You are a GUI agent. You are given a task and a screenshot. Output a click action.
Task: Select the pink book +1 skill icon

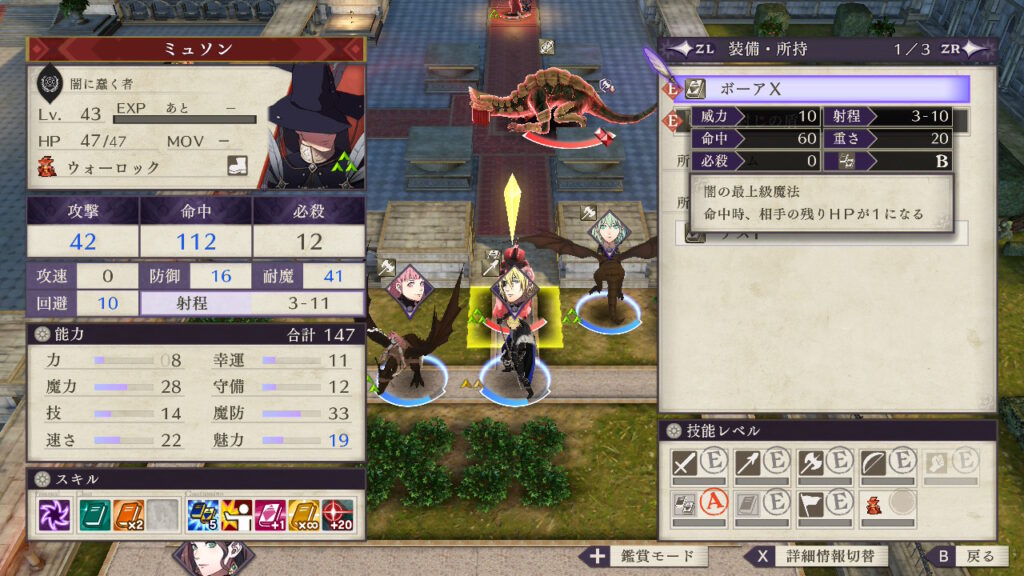(x=274, y=516)
